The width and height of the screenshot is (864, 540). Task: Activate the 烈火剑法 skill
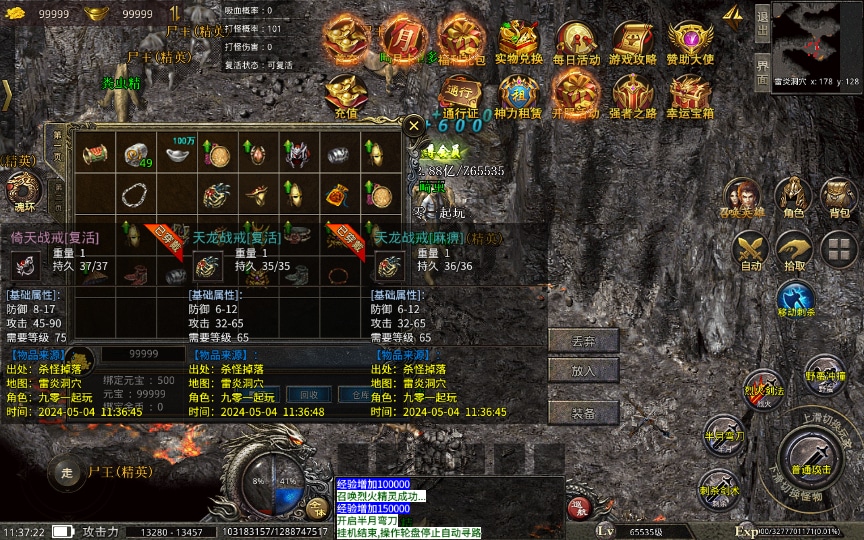pos(763,388)
